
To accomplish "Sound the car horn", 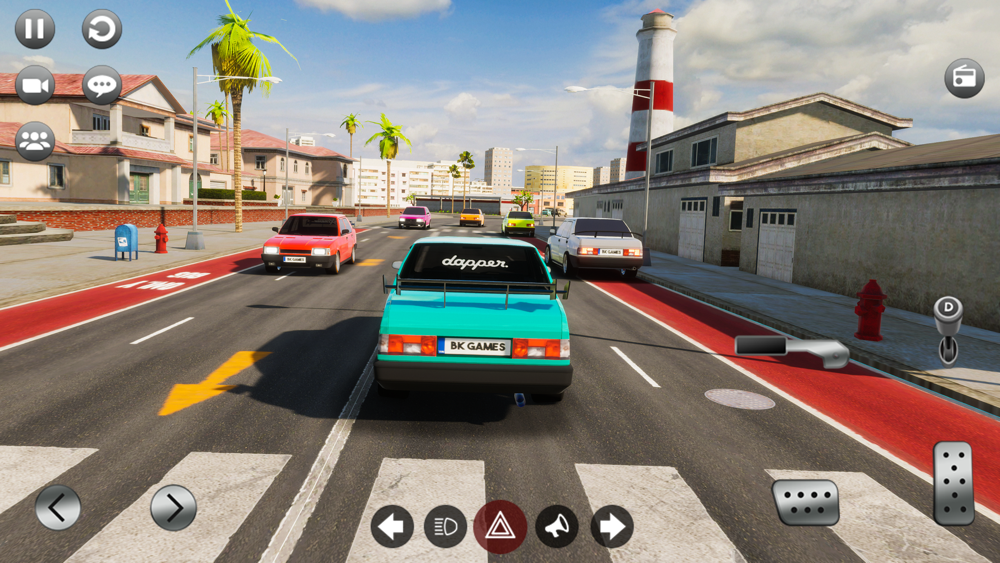I will [556, 526].
